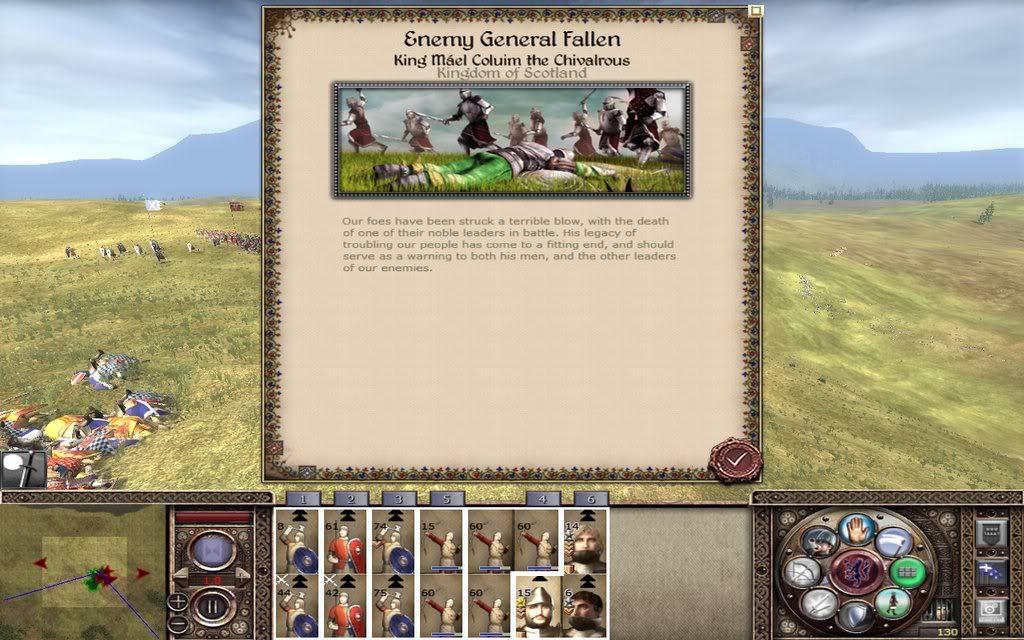Select group 3 tab
Viewport: 1024px width, 640px height.
399,498
